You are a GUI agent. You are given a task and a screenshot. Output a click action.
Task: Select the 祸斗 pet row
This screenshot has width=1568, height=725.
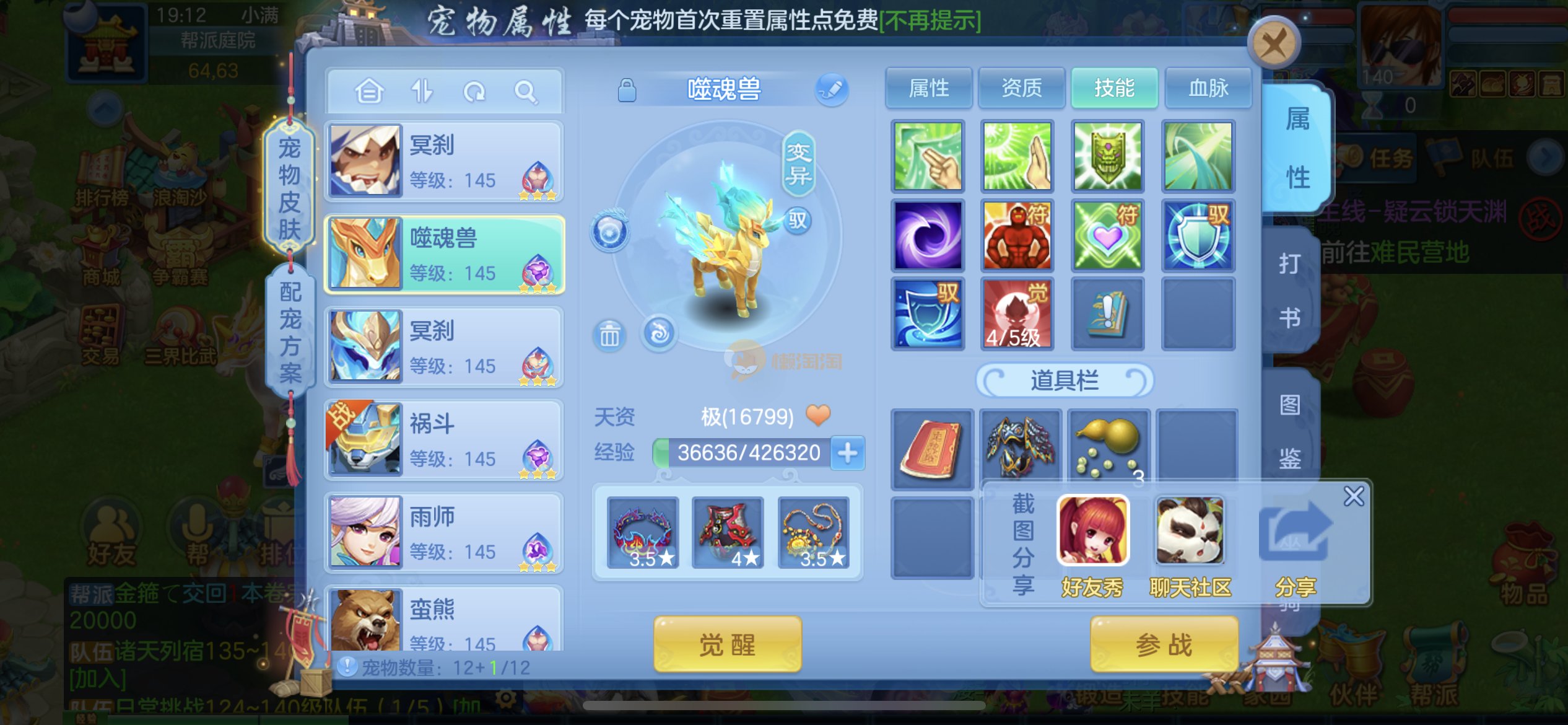pyautogui.click(x=444, y=440)
